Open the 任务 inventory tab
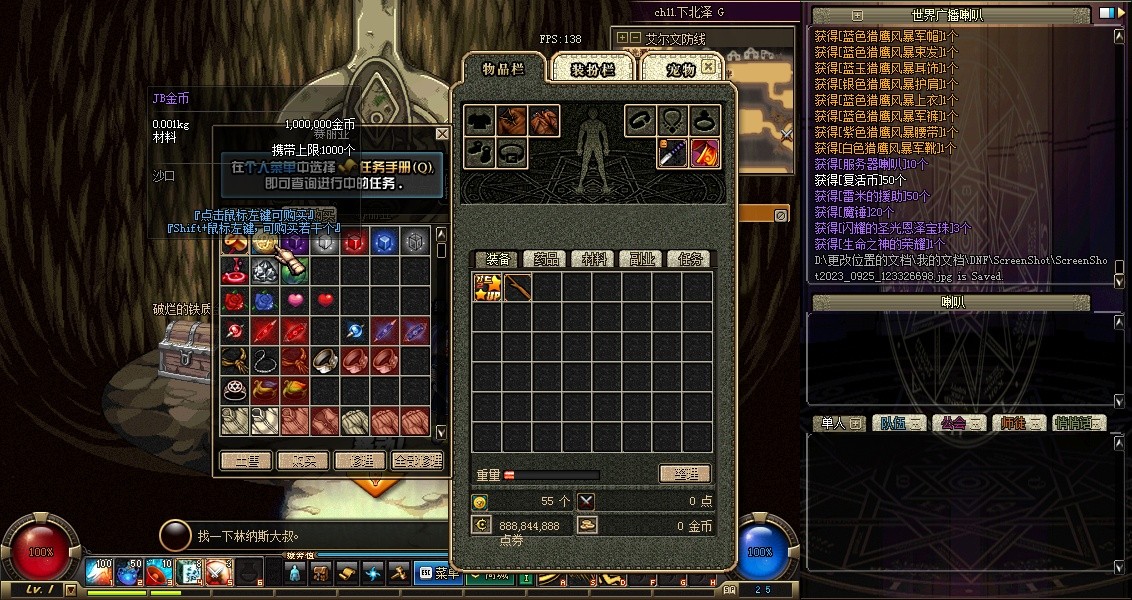The image size is (1132, 600). pos(690,259)
